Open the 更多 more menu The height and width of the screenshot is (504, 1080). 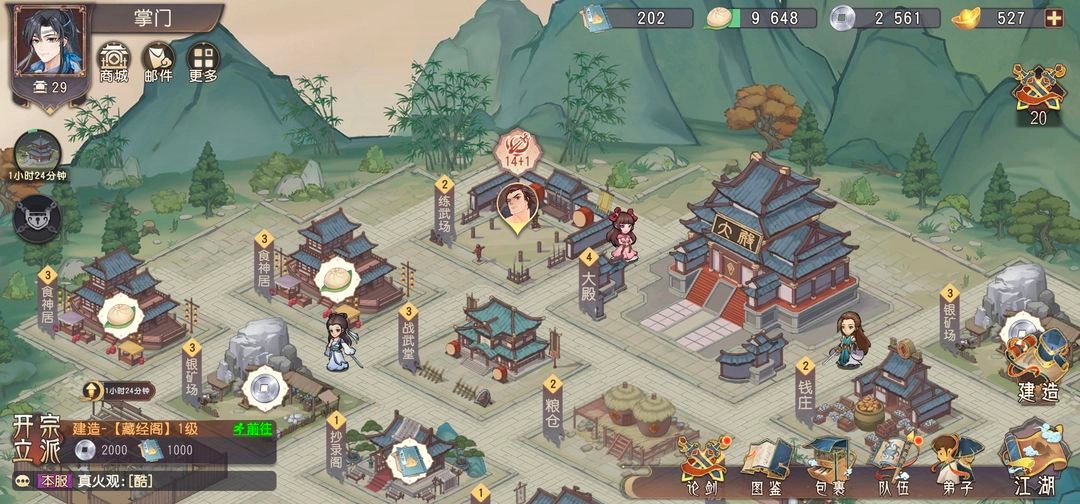coord(202,60)
